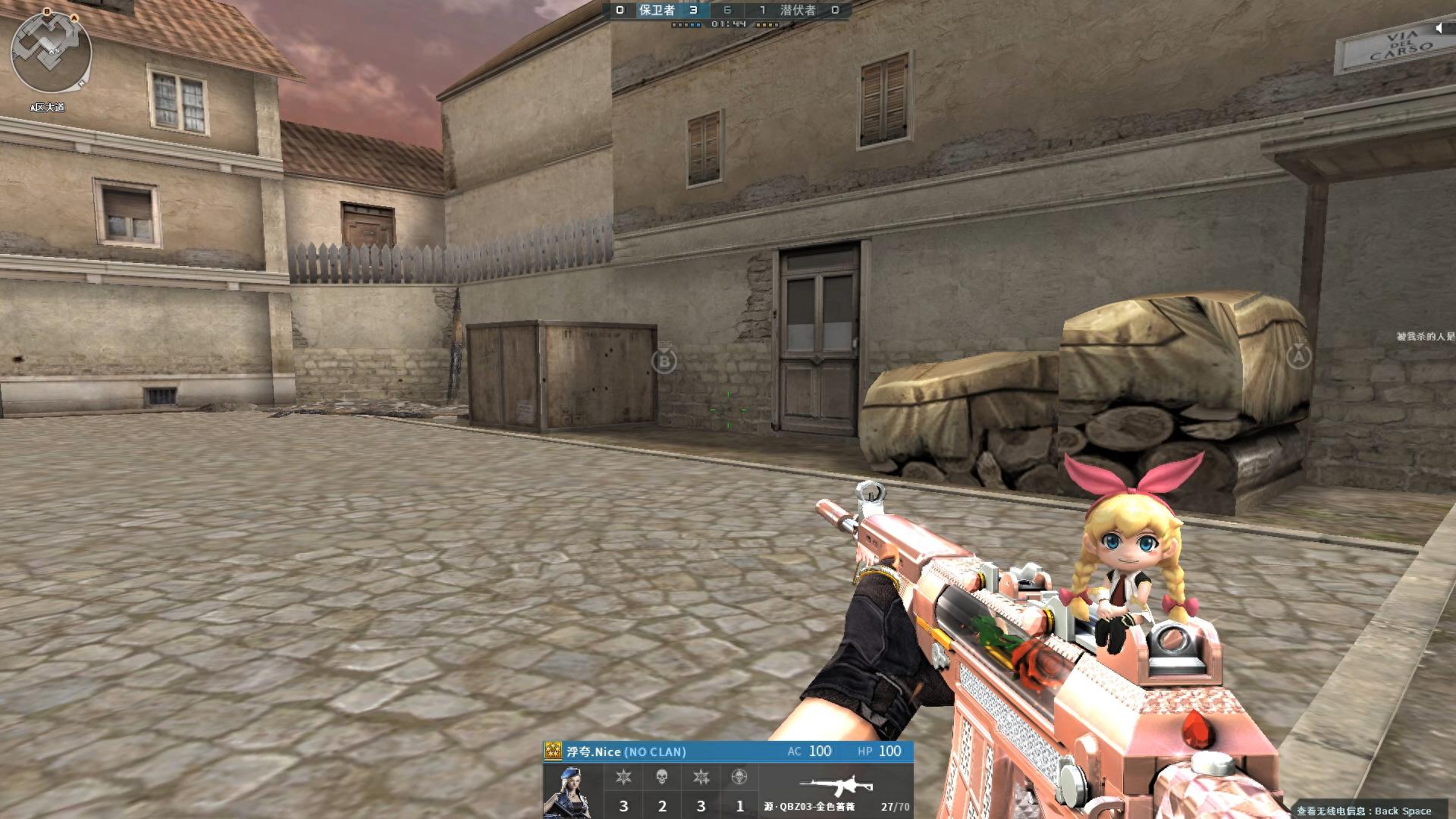Select the gold star rank badge
This screenshot has height=819, width=1456.
pyautogui.click(x=554, y=752)
